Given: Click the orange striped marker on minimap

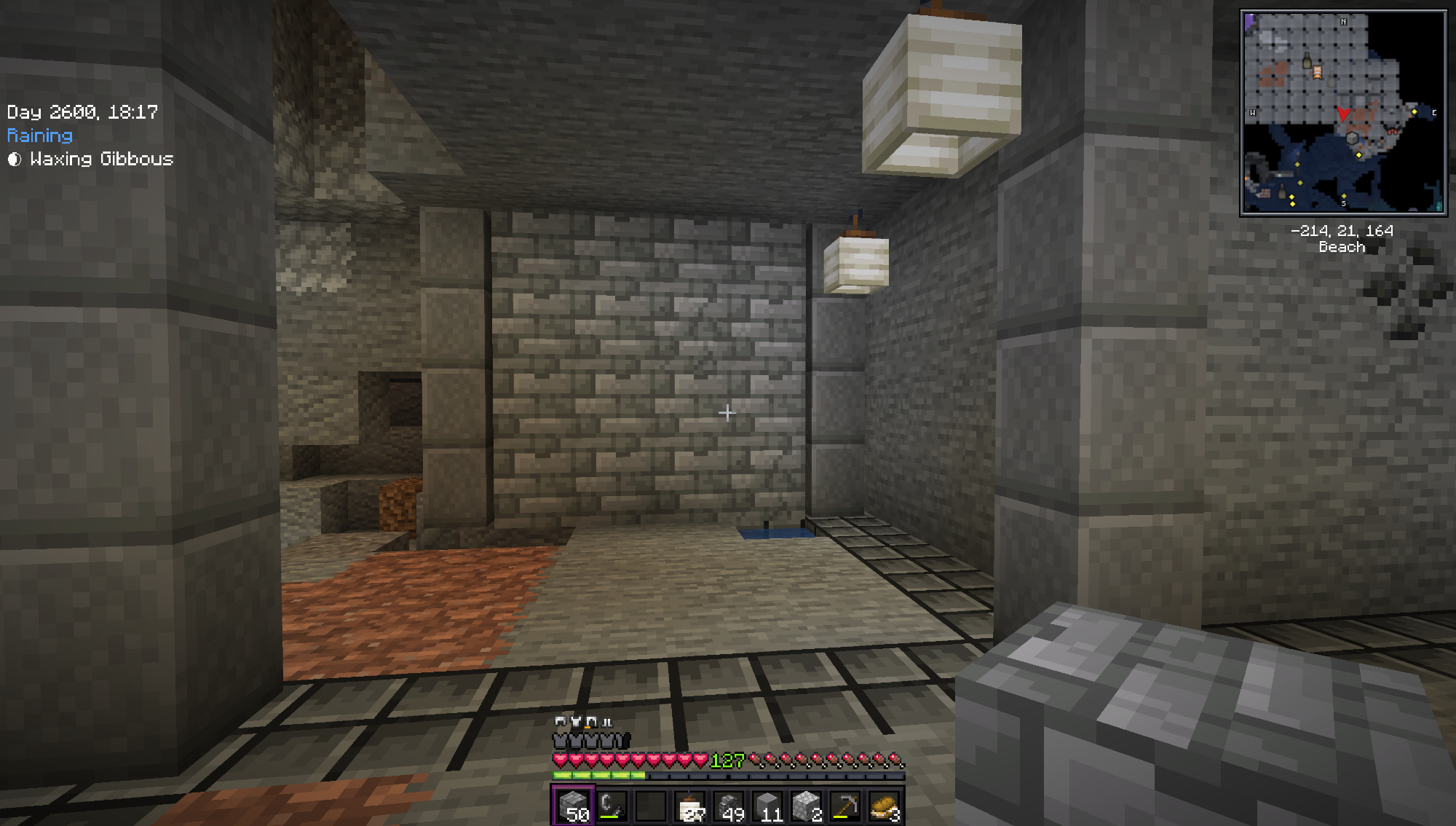Looking at the screenshot, I should [1317, 71].
